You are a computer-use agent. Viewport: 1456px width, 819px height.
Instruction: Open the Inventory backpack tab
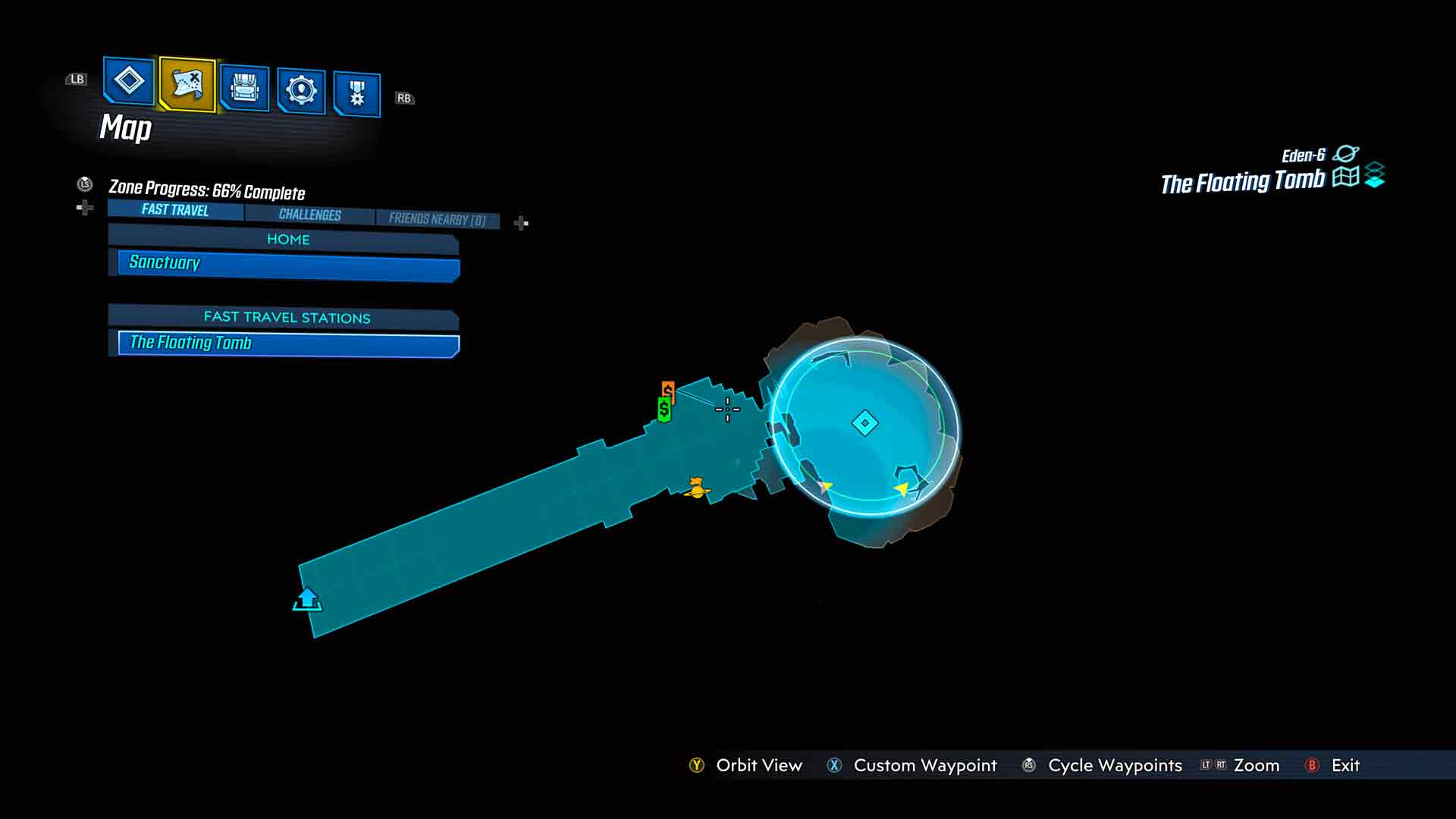coord(244,89)
